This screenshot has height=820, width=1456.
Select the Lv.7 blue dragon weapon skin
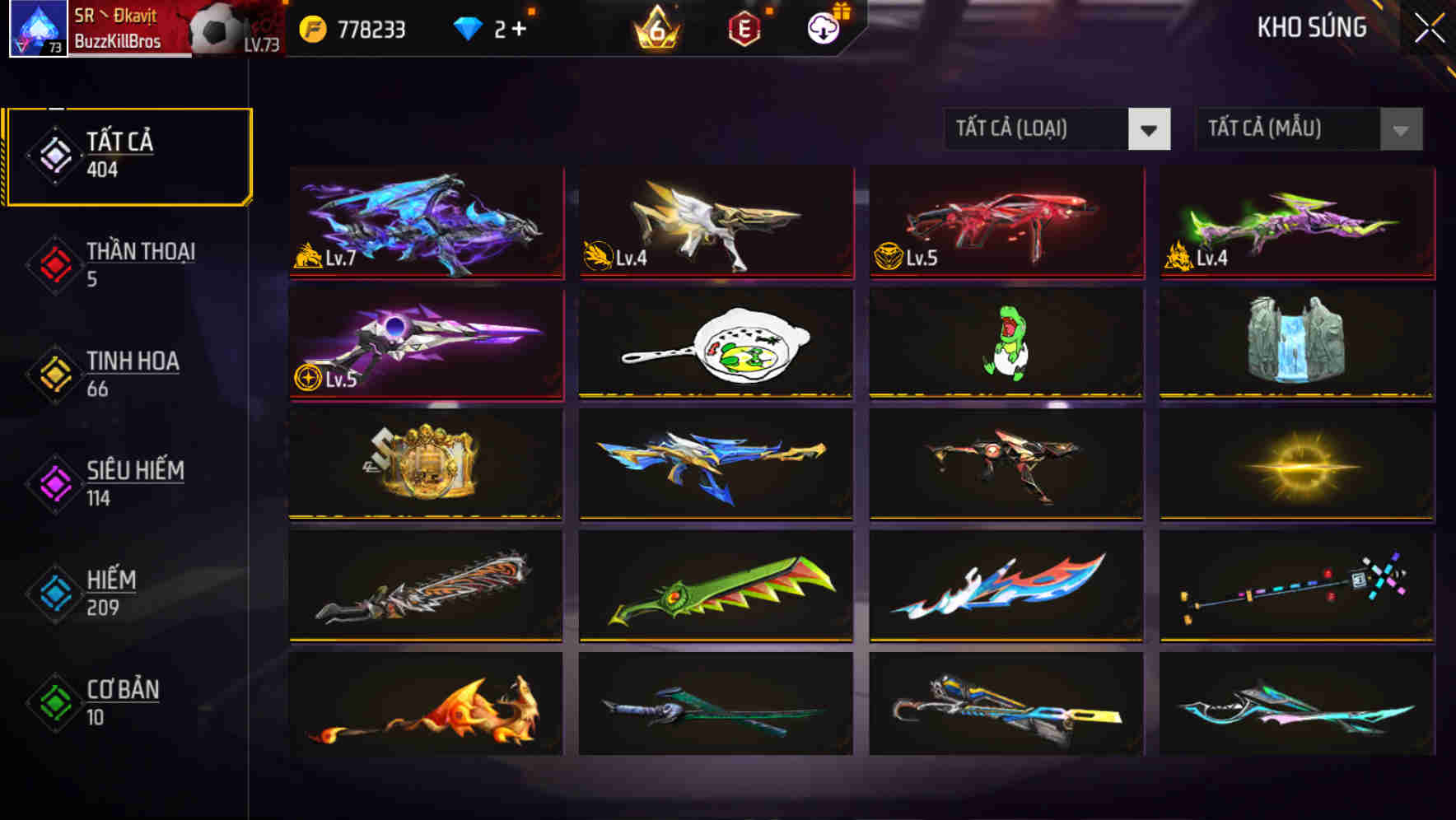[x=425, y=224]
